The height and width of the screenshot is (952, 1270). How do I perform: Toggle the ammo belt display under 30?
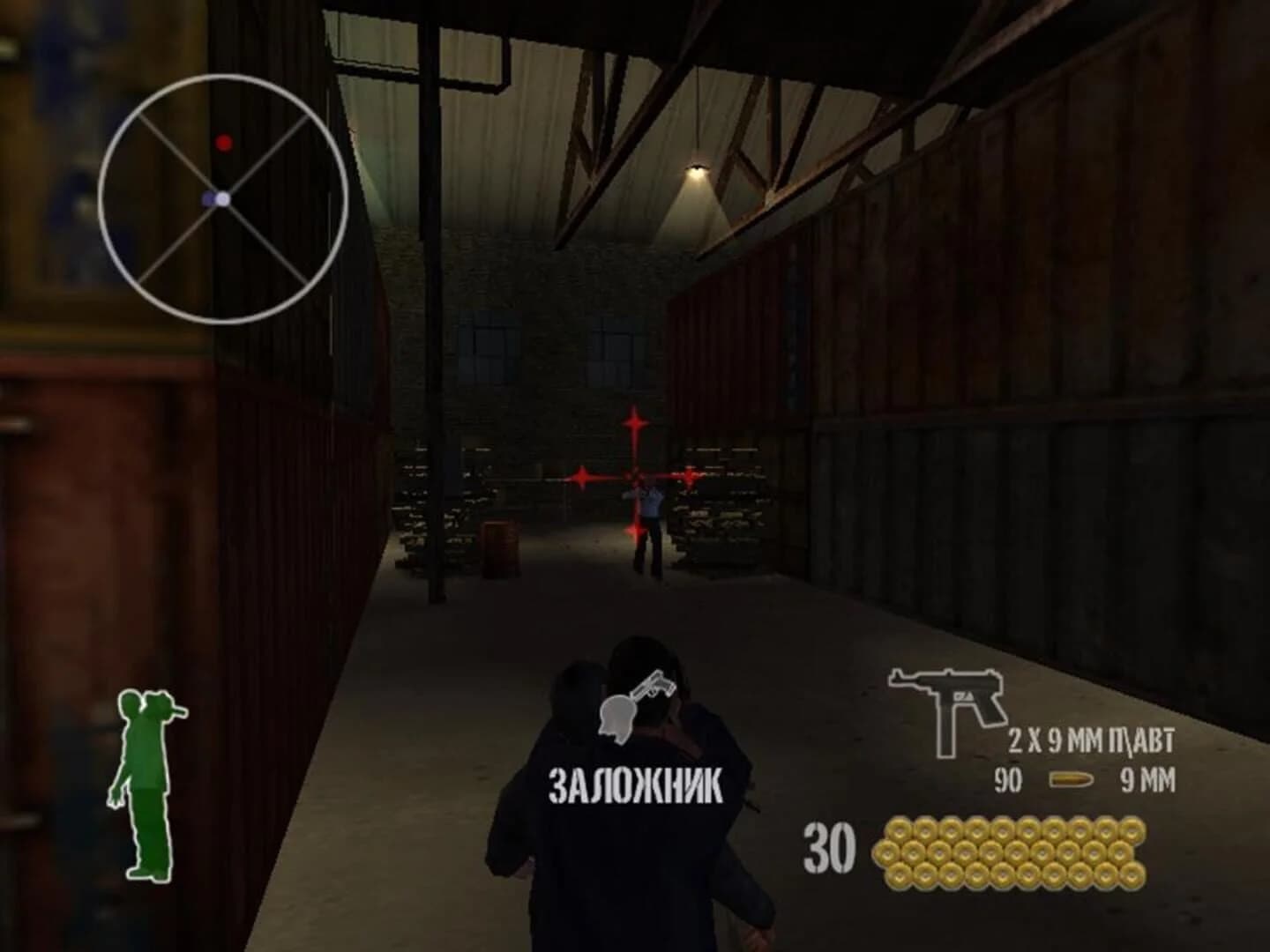(x=1005, y=851)
